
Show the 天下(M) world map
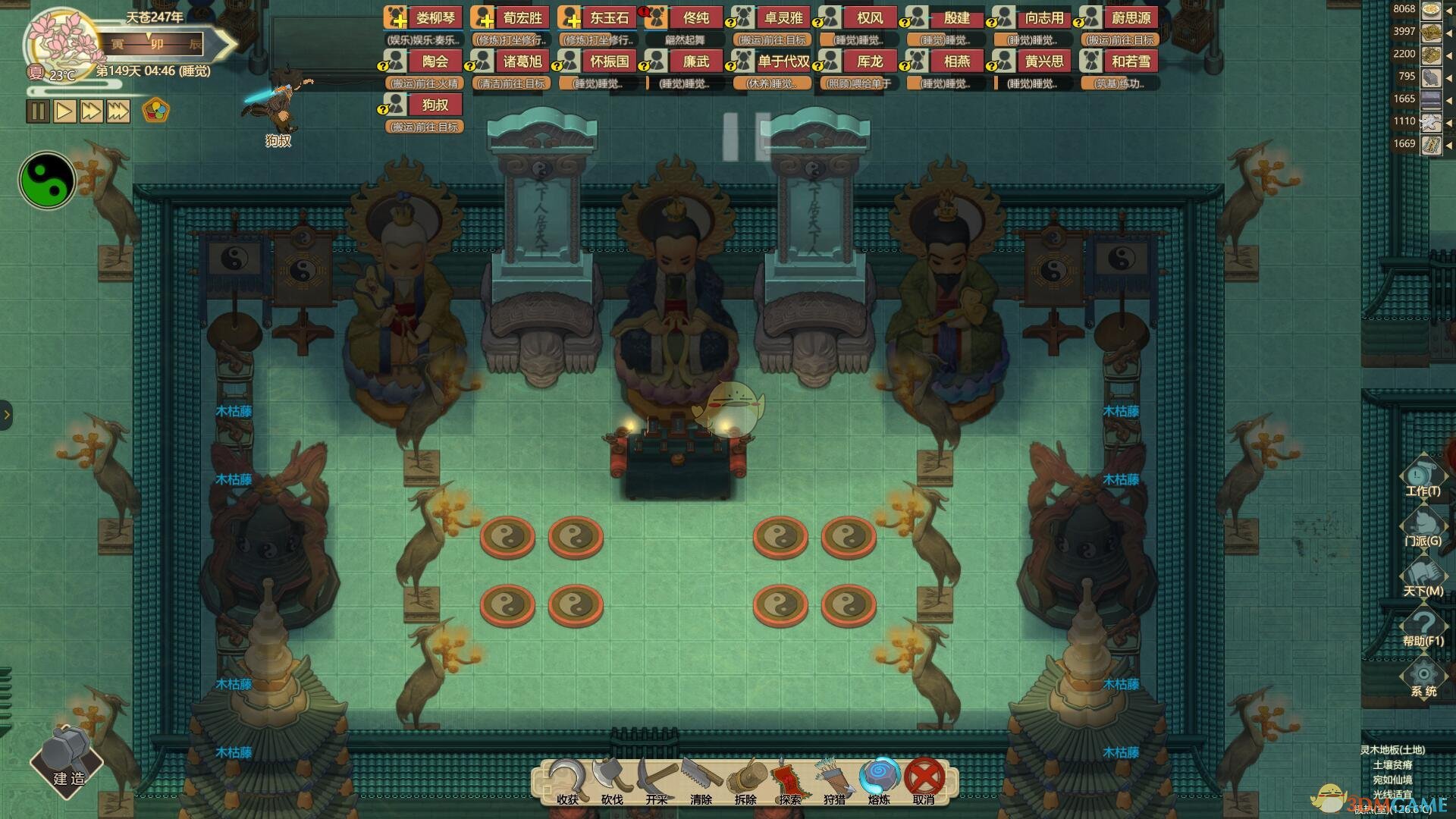[1423, 578]
